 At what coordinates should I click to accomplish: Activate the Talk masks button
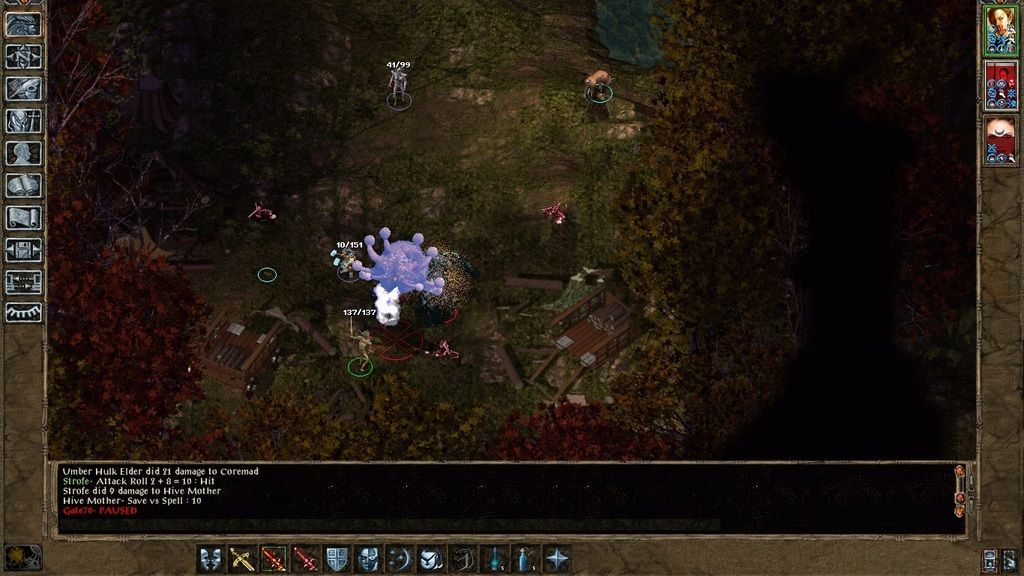coord(211,559)
